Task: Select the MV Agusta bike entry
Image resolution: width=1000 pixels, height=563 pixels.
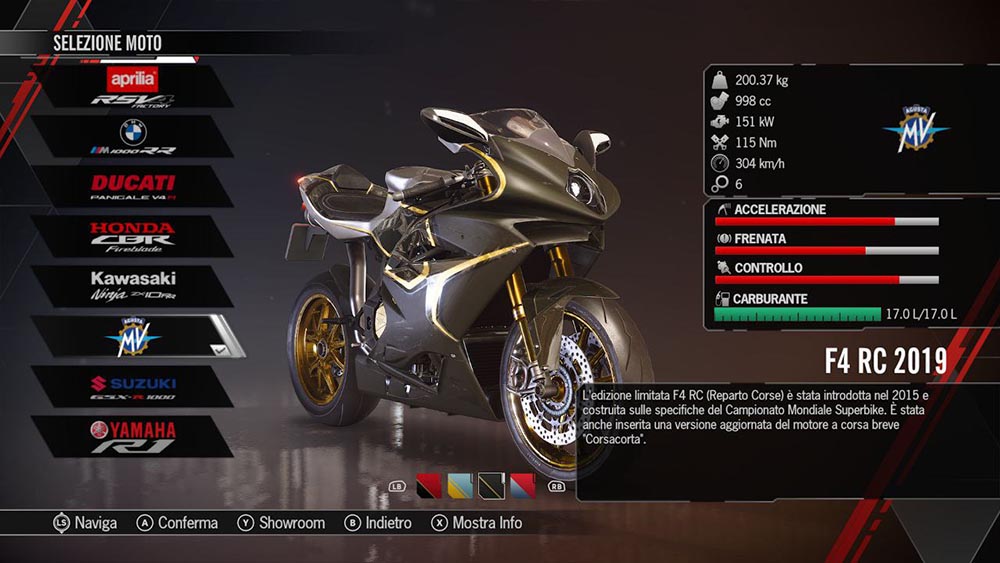Action: [132, 337]
